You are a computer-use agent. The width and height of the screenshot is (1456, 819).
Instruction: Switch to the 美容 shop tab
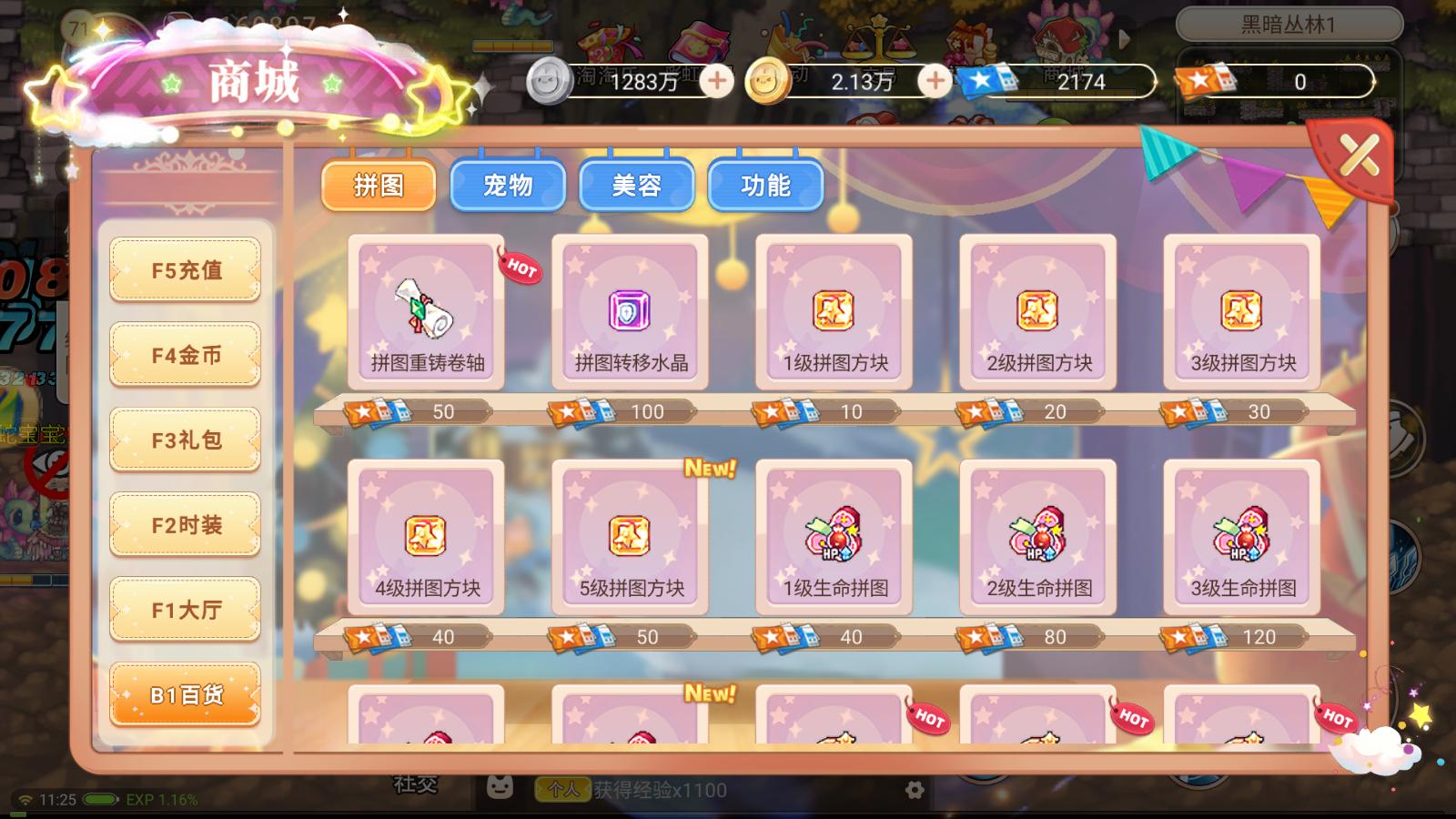637,185
